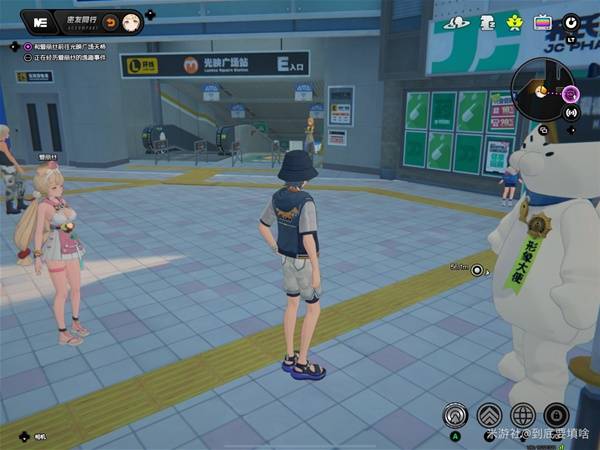Select the purple-marked quest objective in tracker
Viewport: 600px width, 450px height.
point(28,46)
